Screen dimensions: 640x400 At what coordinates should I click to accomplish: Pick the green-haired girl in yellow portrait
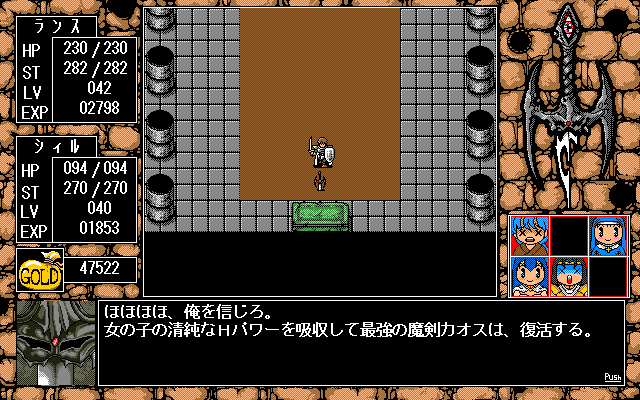click(569, 276)
